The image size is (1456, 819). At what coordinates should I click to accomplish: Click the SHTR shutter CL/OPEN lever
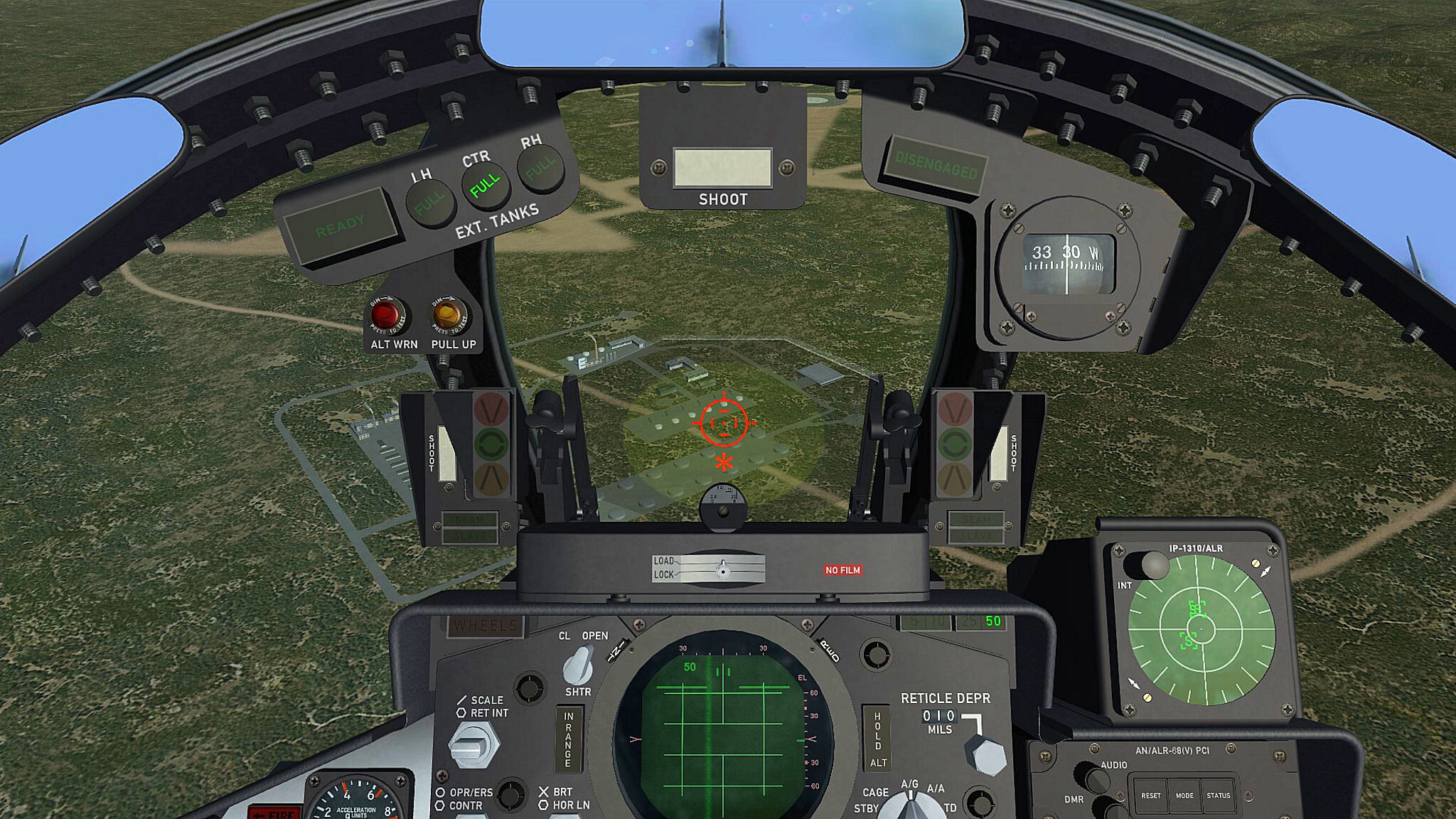pyautogui.click(x=577, y=666)
